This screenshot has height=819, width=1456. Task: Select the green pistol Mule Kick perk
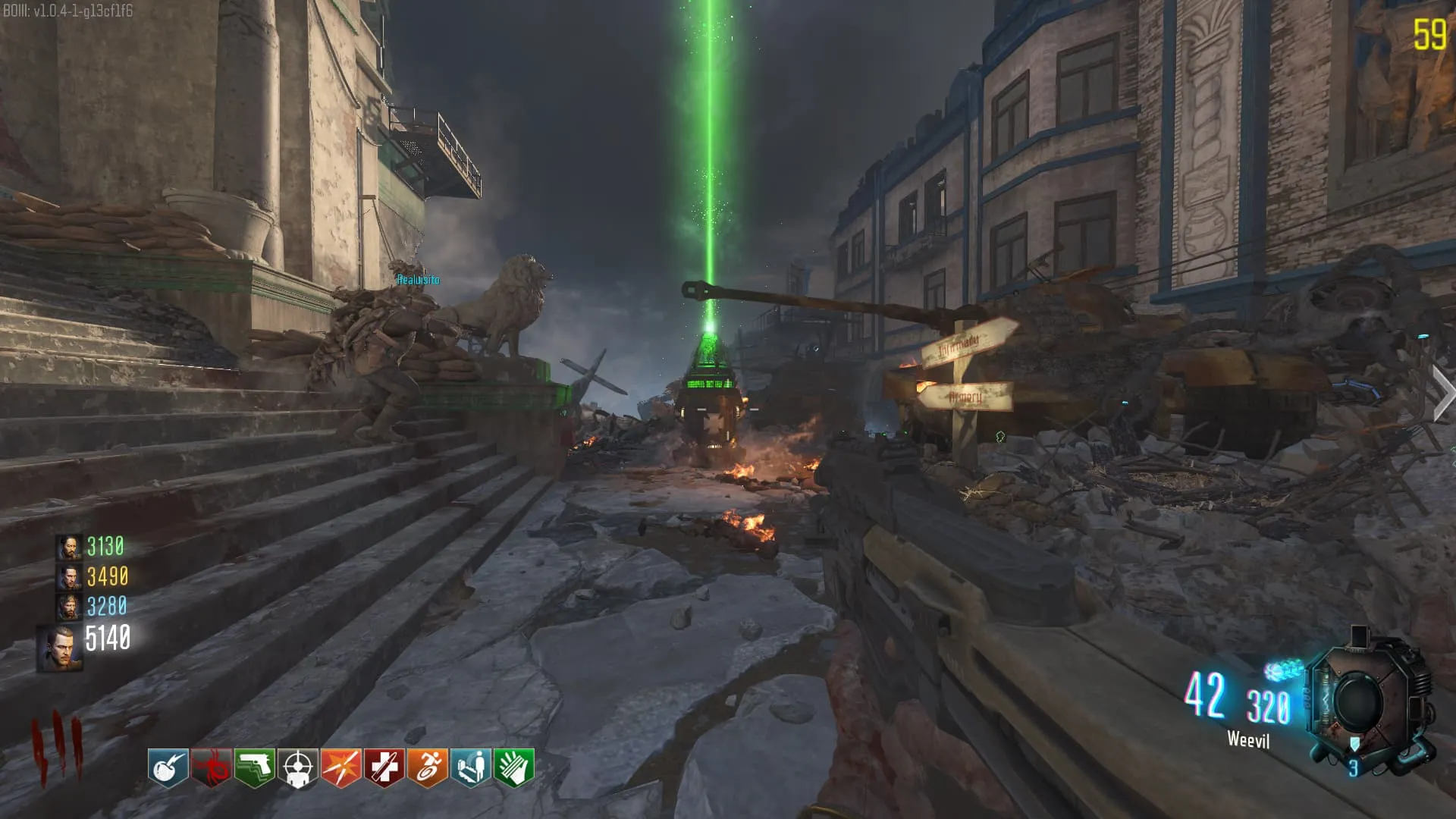tap(255, 767)
